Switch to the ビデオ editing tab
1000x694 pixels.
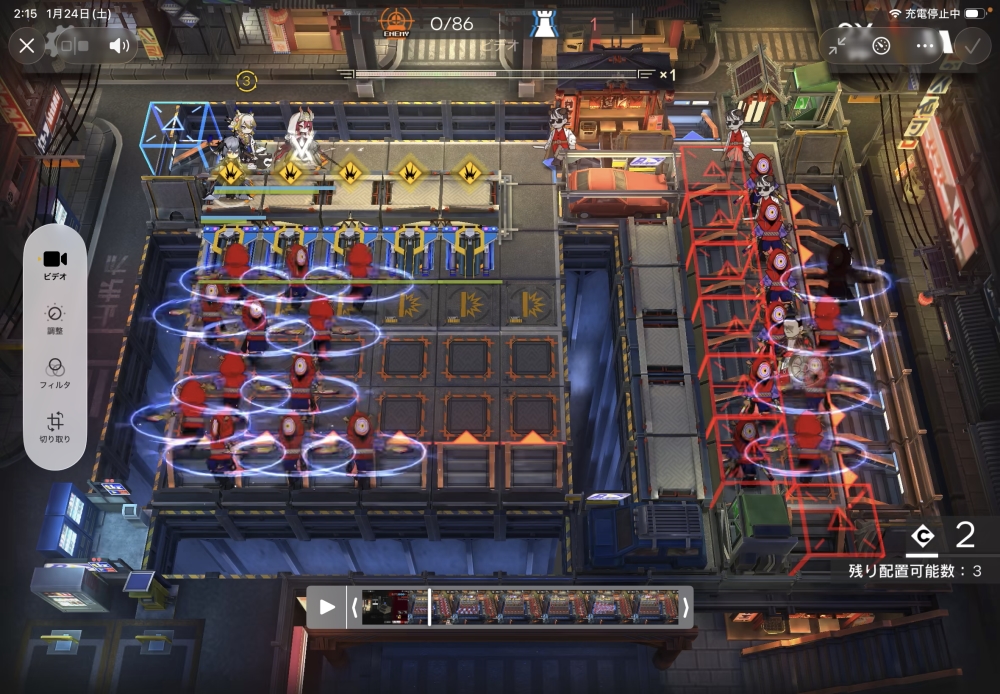coord(55,265)
